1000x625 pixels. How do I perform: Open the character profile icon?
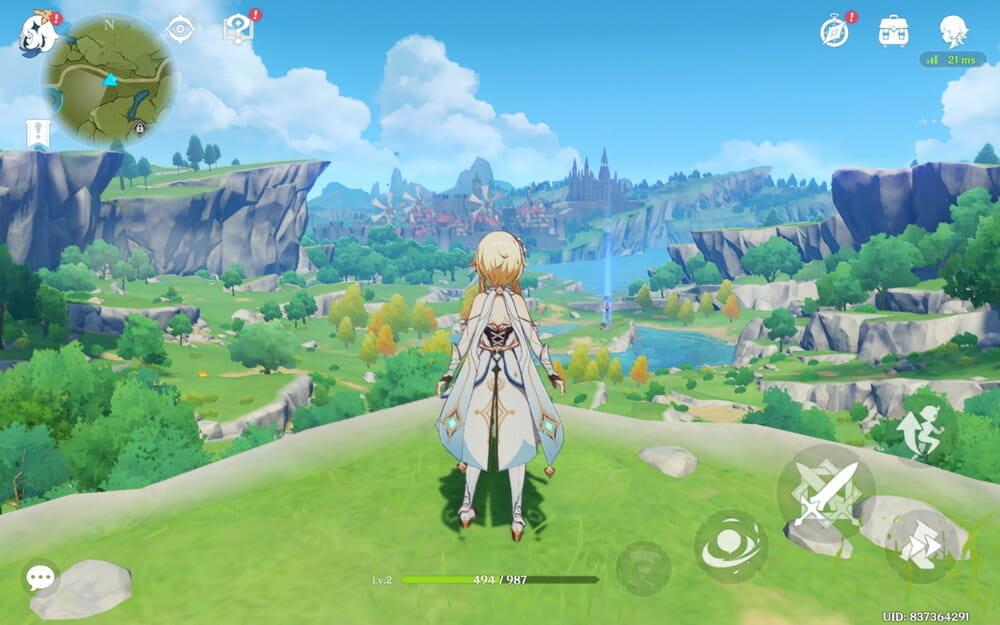click(x=953, y=30)
